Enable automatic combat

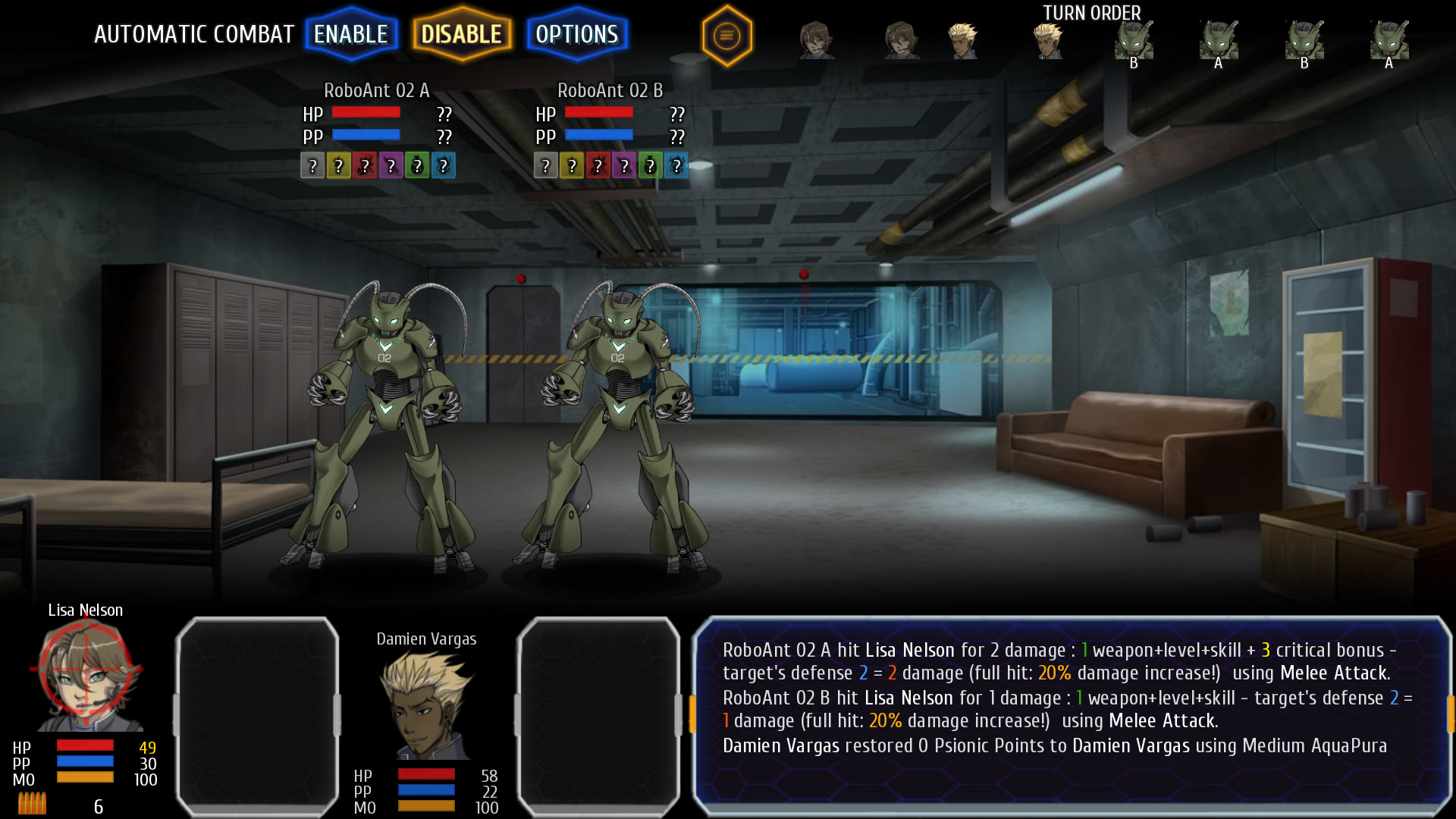point(350,34)
